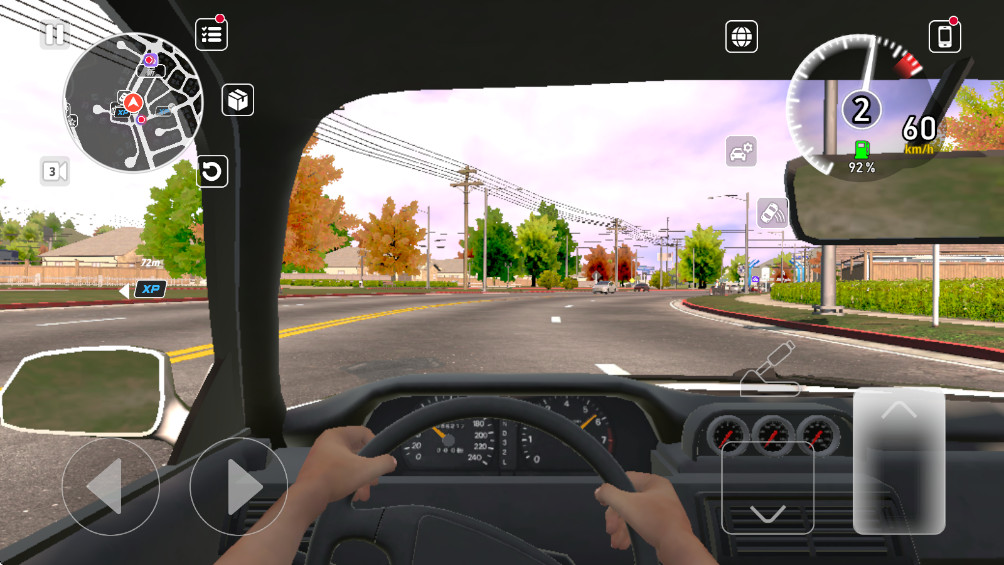
Task: Reset the car with the circular arrow button
Action: click(x=211, y=171)
